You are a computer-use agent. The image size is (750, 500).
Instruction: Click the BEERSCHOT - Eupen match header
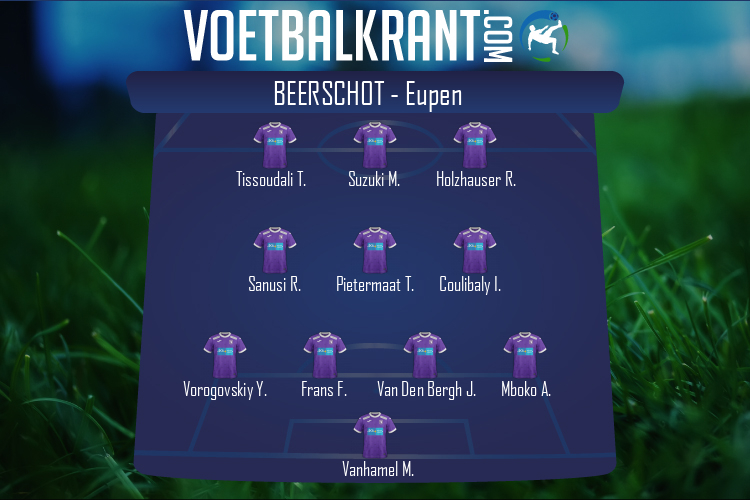(x=375, y=94)
